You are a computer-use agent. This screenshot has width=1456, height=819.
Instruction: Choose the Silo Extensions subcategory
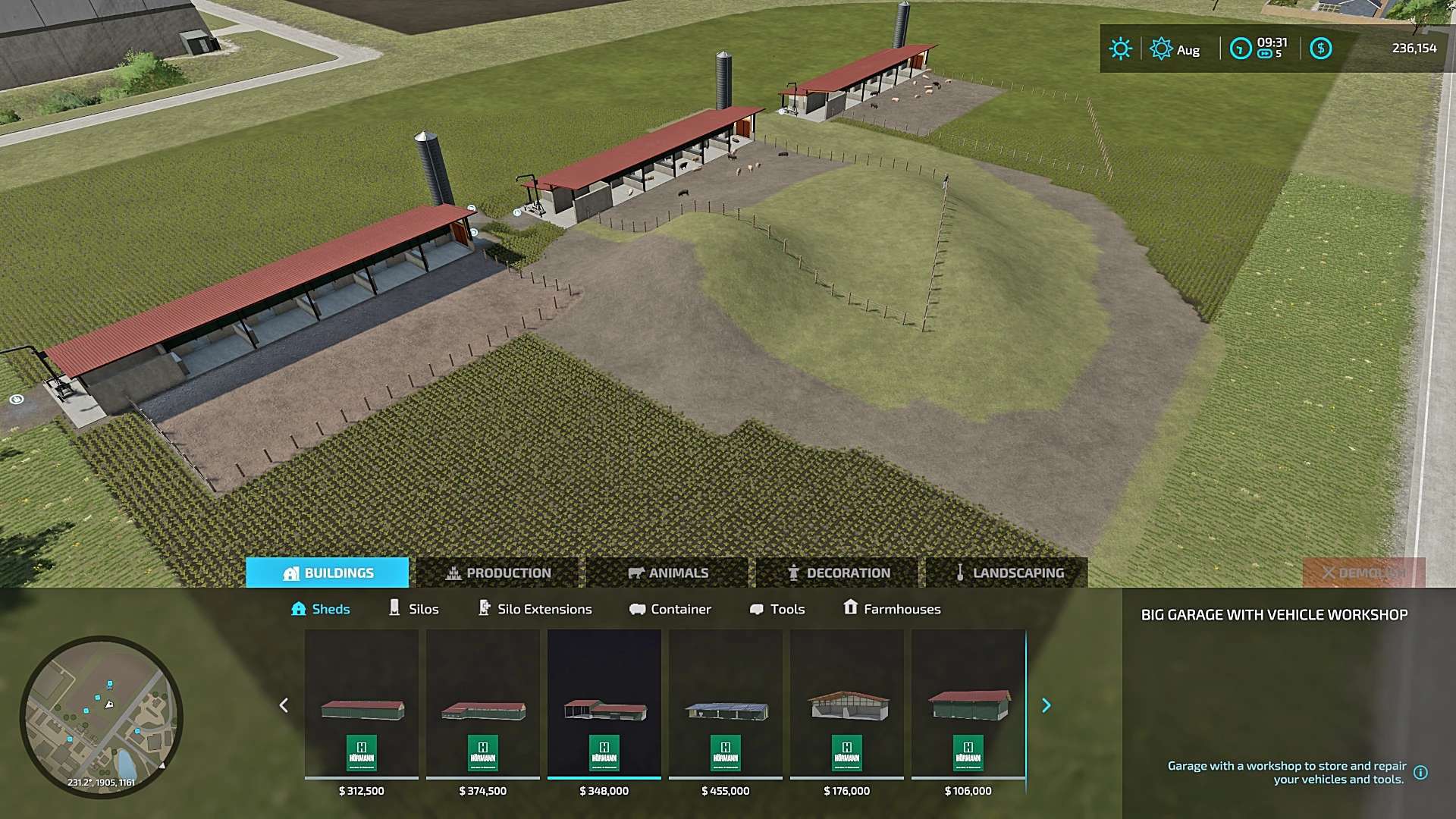pyautogui.click(x=535, y=609)
